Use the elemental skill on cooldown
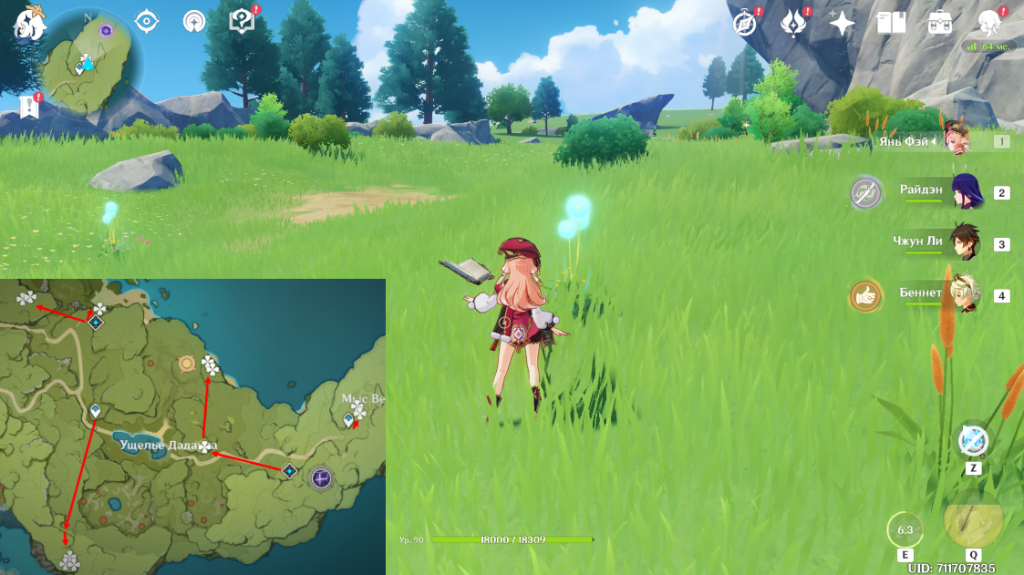The width and height of the screenshot is (1024, 575). pos(905,530)
